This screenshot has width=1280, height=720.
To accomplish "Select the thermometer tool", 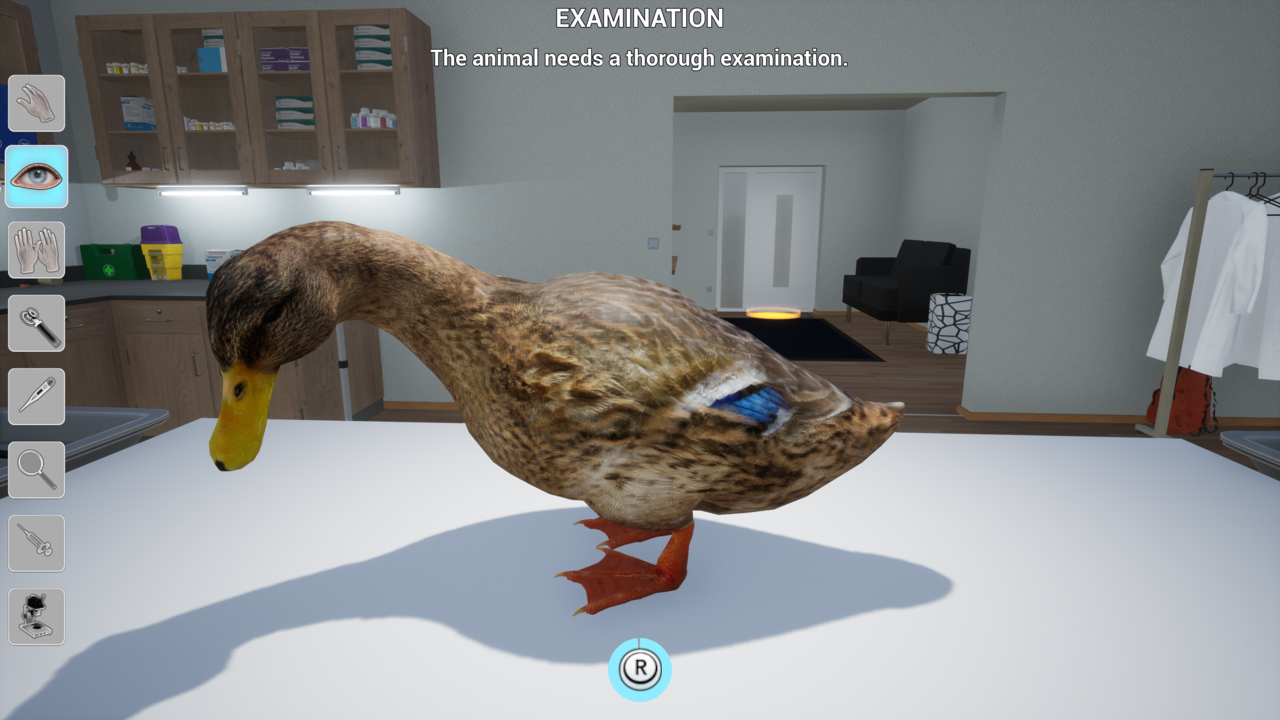I will (x=37, y=396).
